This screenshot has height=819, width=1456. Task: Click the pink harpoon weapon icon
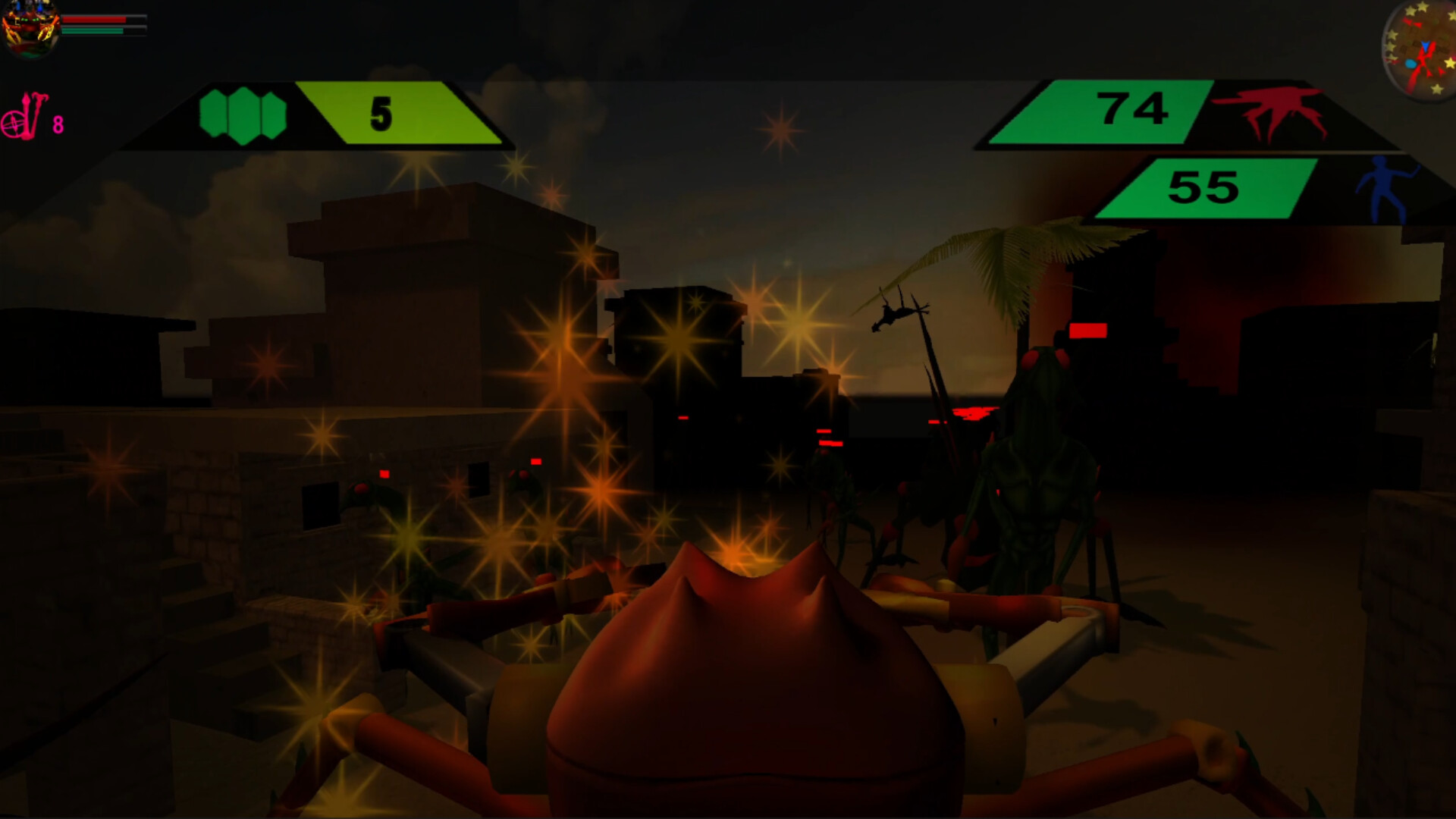click(33, 114)
